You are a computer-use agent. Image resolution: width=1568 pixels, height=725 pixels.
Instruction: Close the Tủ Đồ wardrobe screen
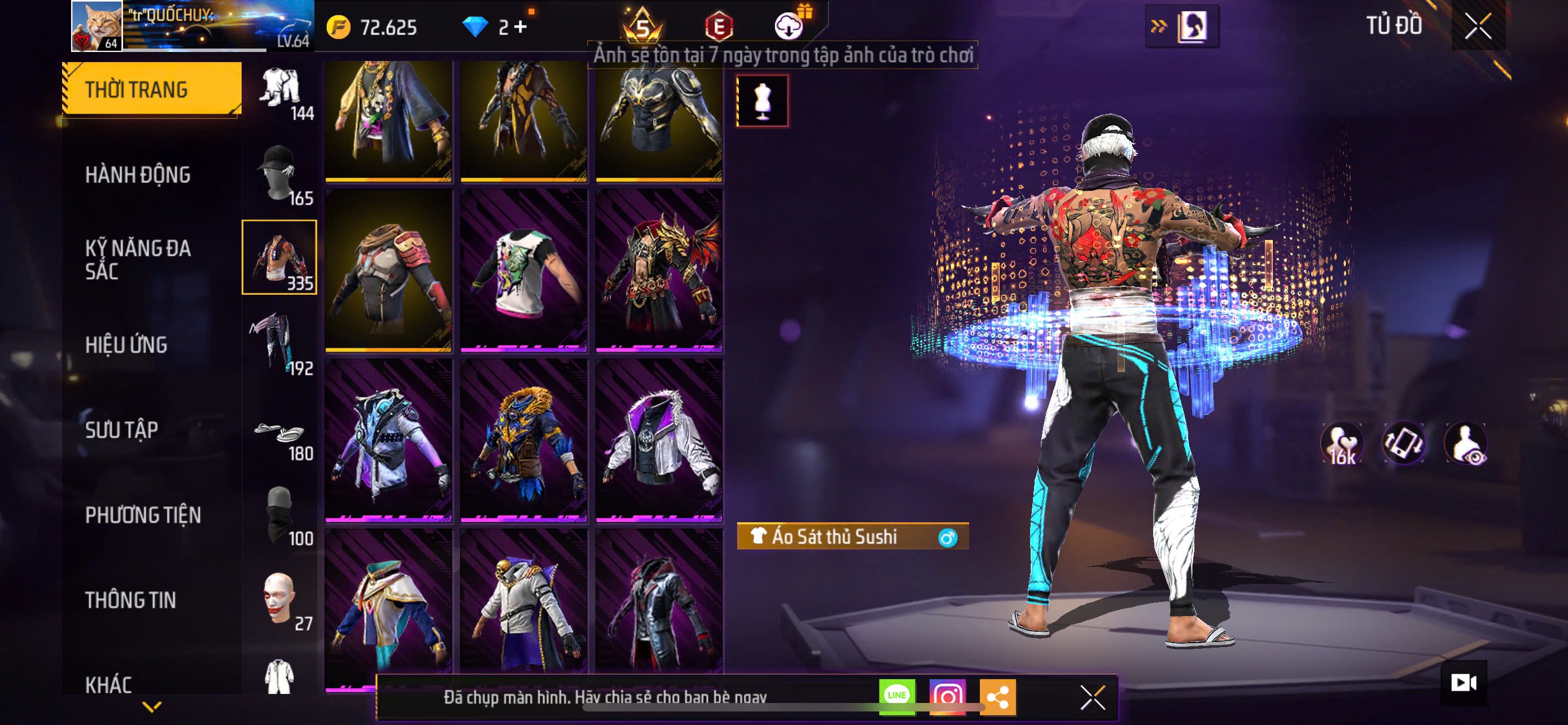pos(1478,27)
